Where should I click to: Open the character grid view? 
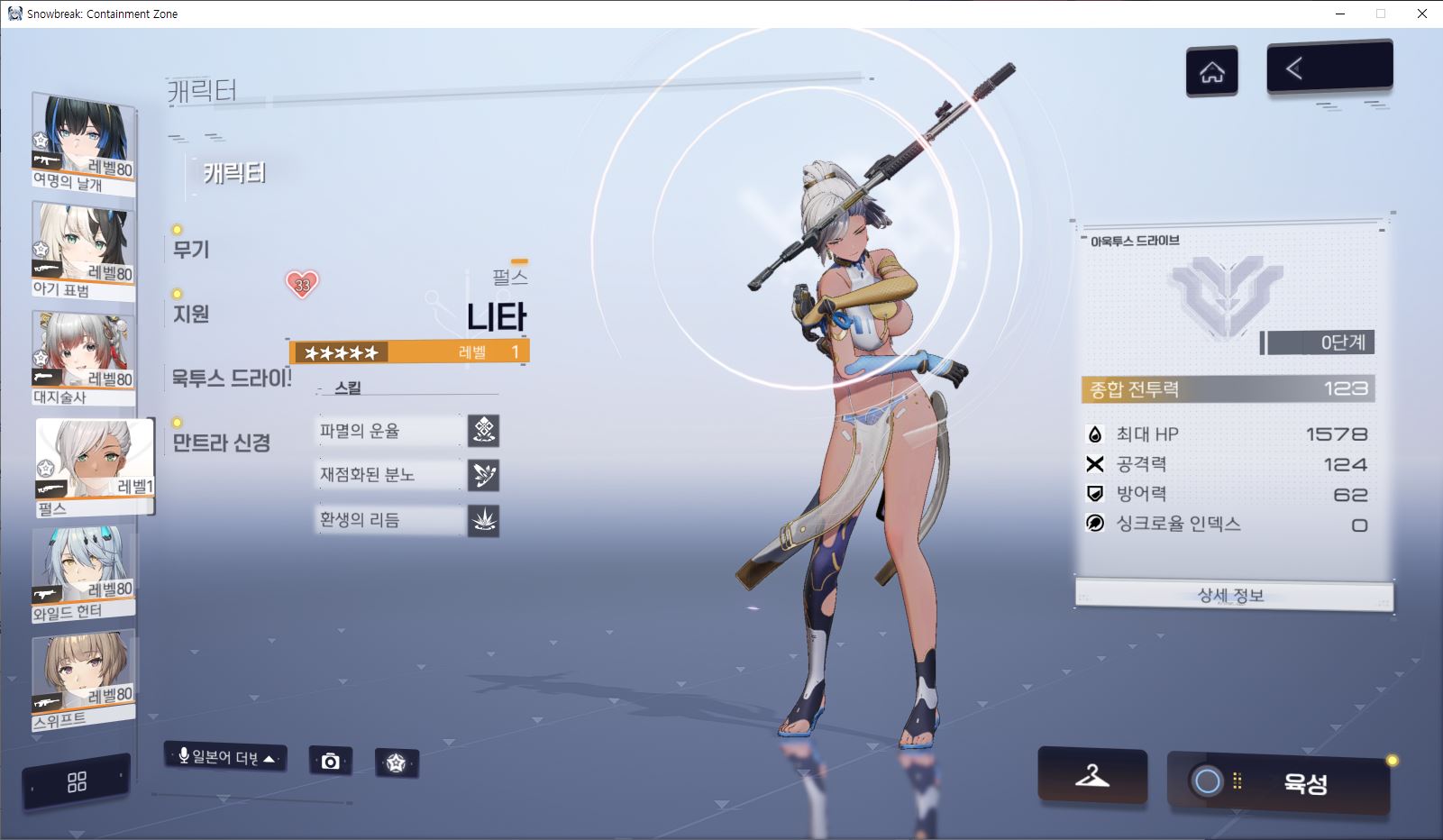click(x=77, y=781)
